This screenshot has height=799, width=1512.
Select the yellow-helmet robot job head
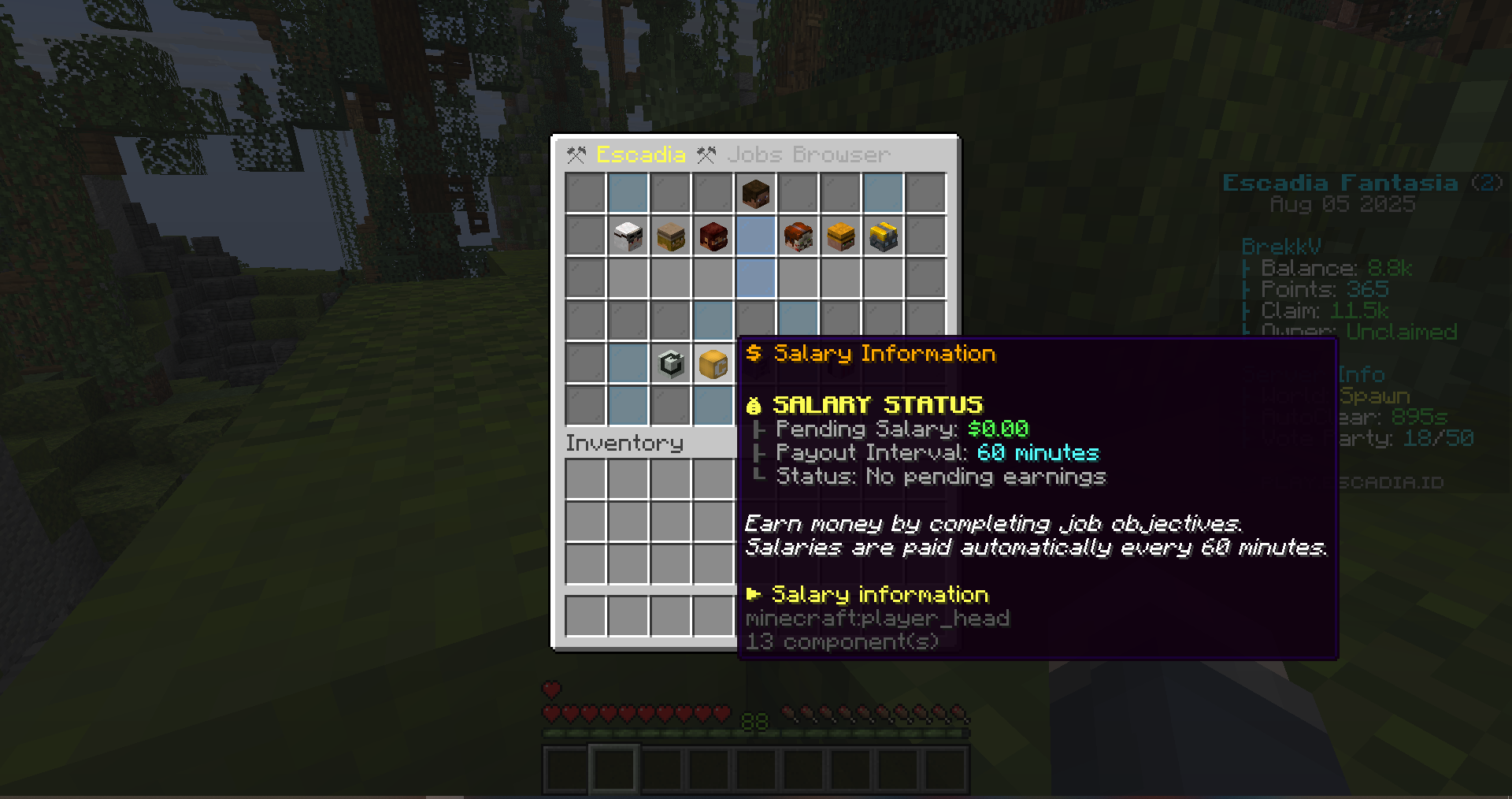pos(882,236)
